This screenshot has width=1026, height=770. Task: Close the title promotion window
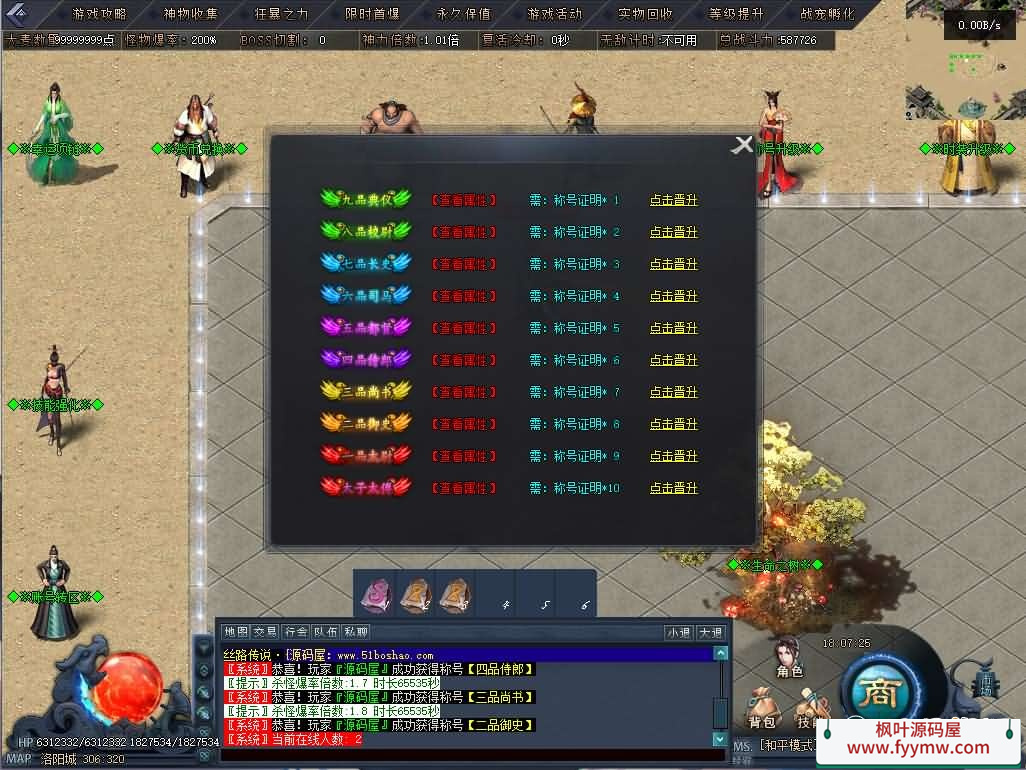(742, 145)
